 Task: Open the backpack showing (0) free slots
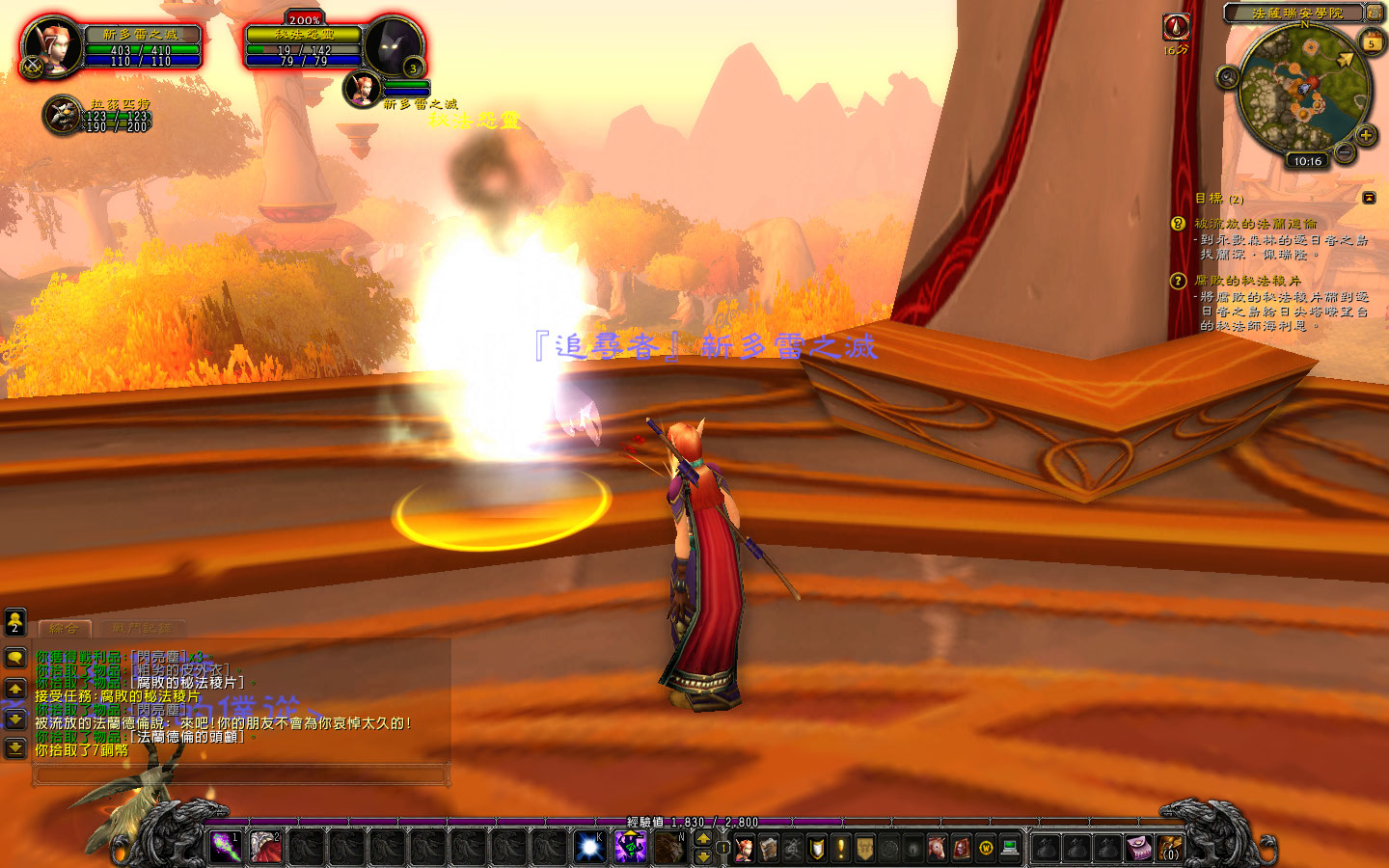1170,849
